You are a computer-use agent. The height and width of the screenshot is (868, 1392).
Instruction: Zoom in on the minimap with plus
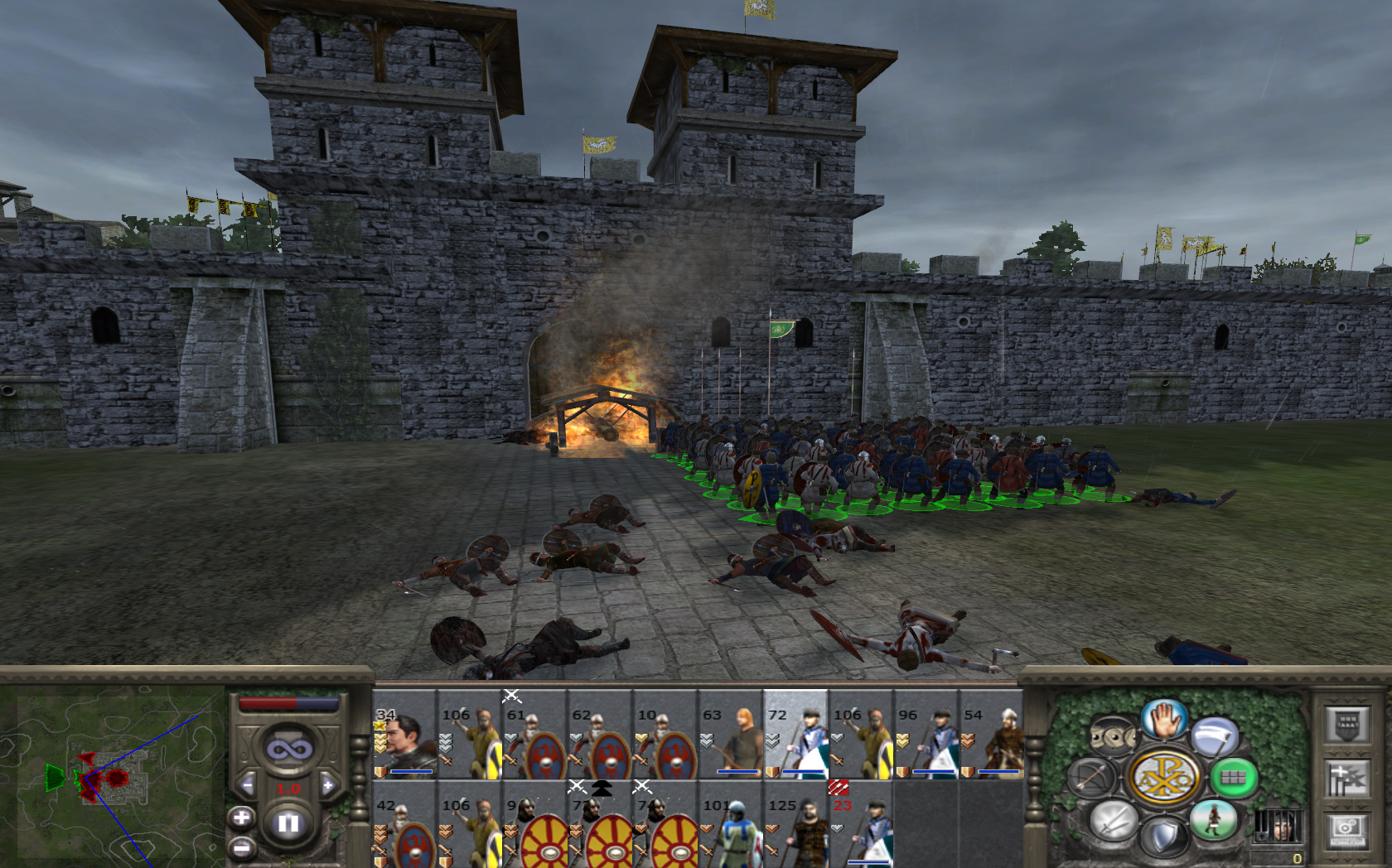(242, 818)
